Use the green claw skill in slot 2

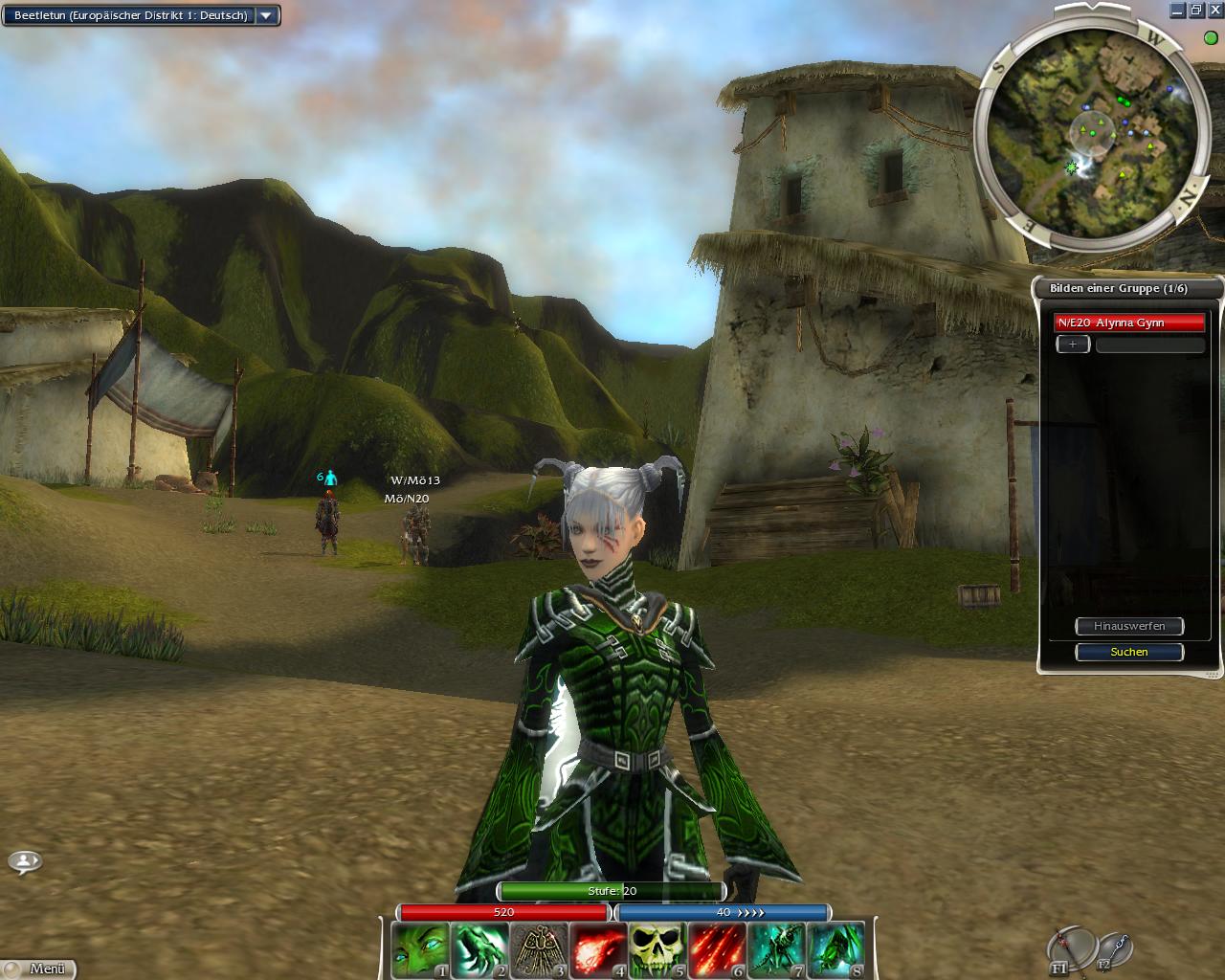click(x=479, y=949)
